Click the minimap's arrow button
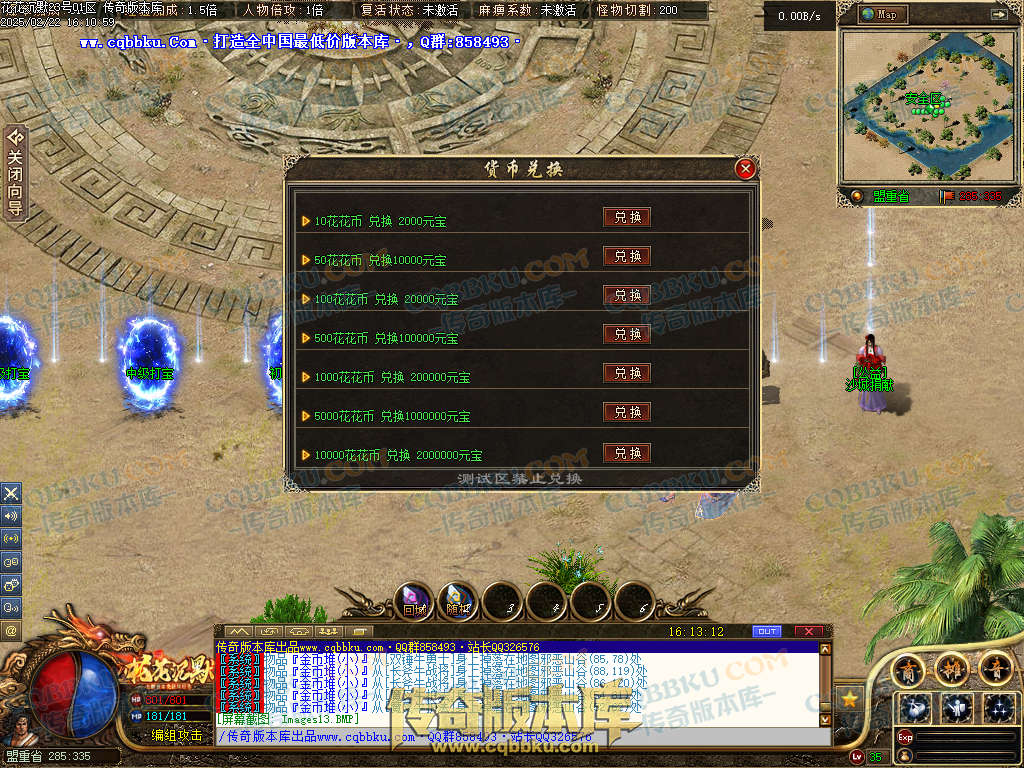1024x768 pixels. pyautogui.click(x=998, y=14)
